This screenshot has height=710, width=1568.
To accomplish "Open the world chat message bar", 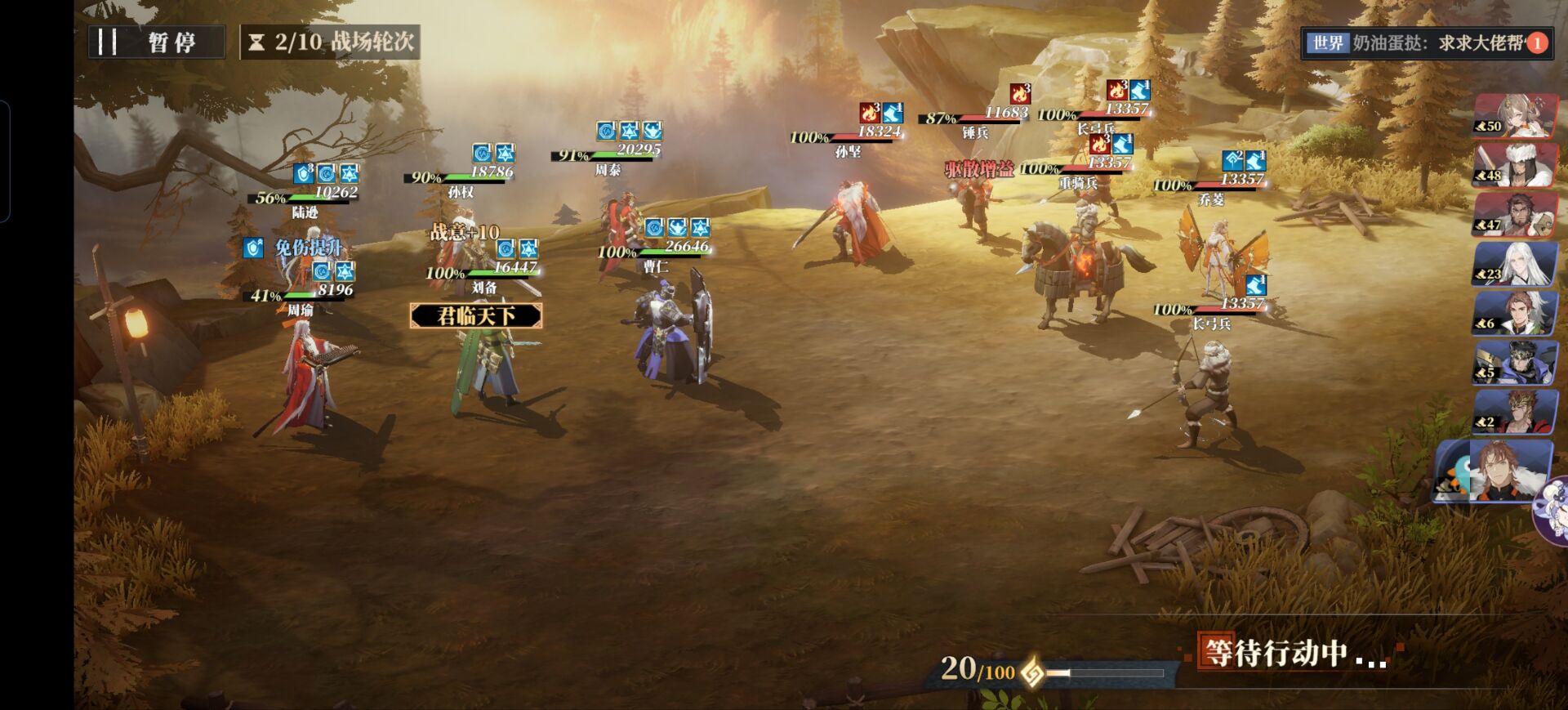I will (x=1419, y=42).
